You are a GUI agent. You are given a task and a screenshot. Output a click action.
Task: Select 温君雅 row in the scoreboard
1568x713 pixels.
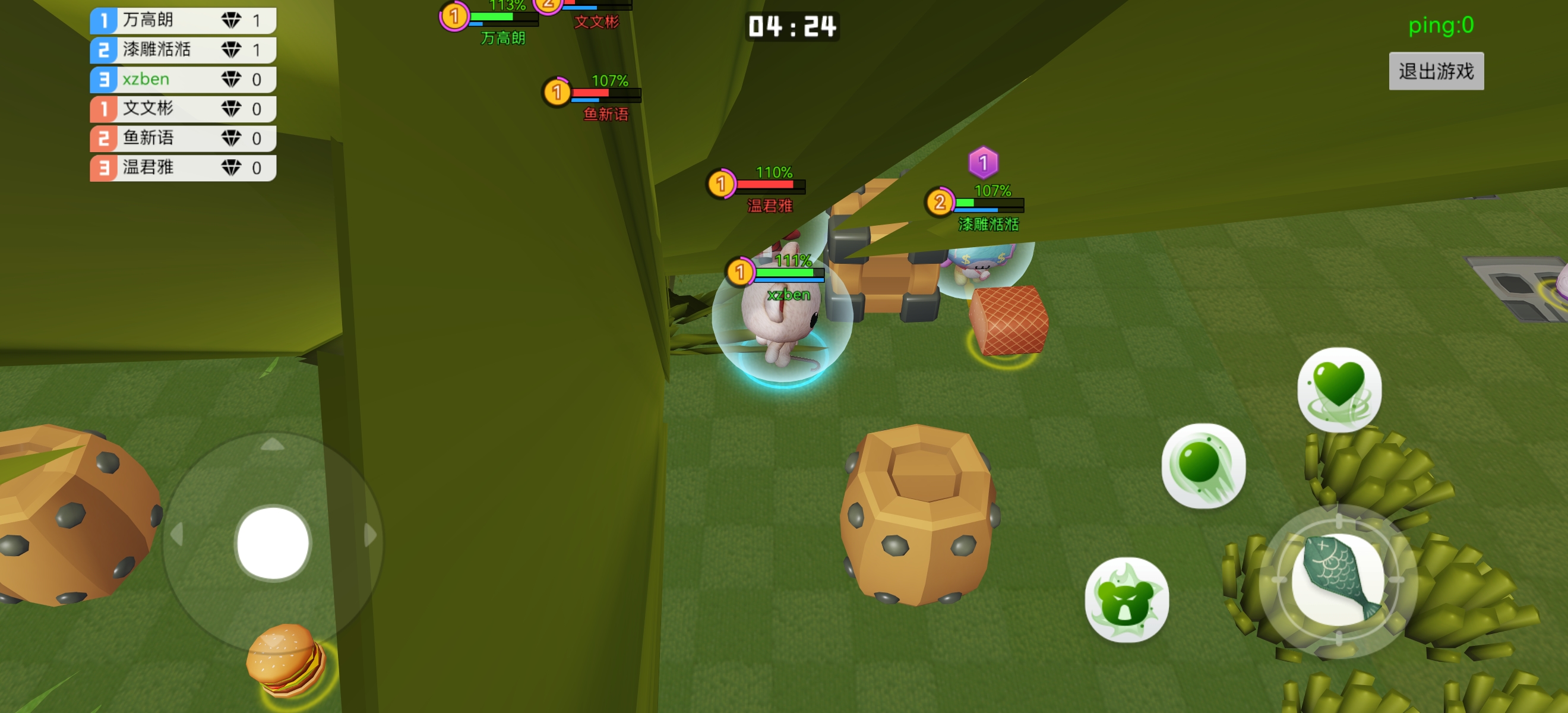point(182,168)
